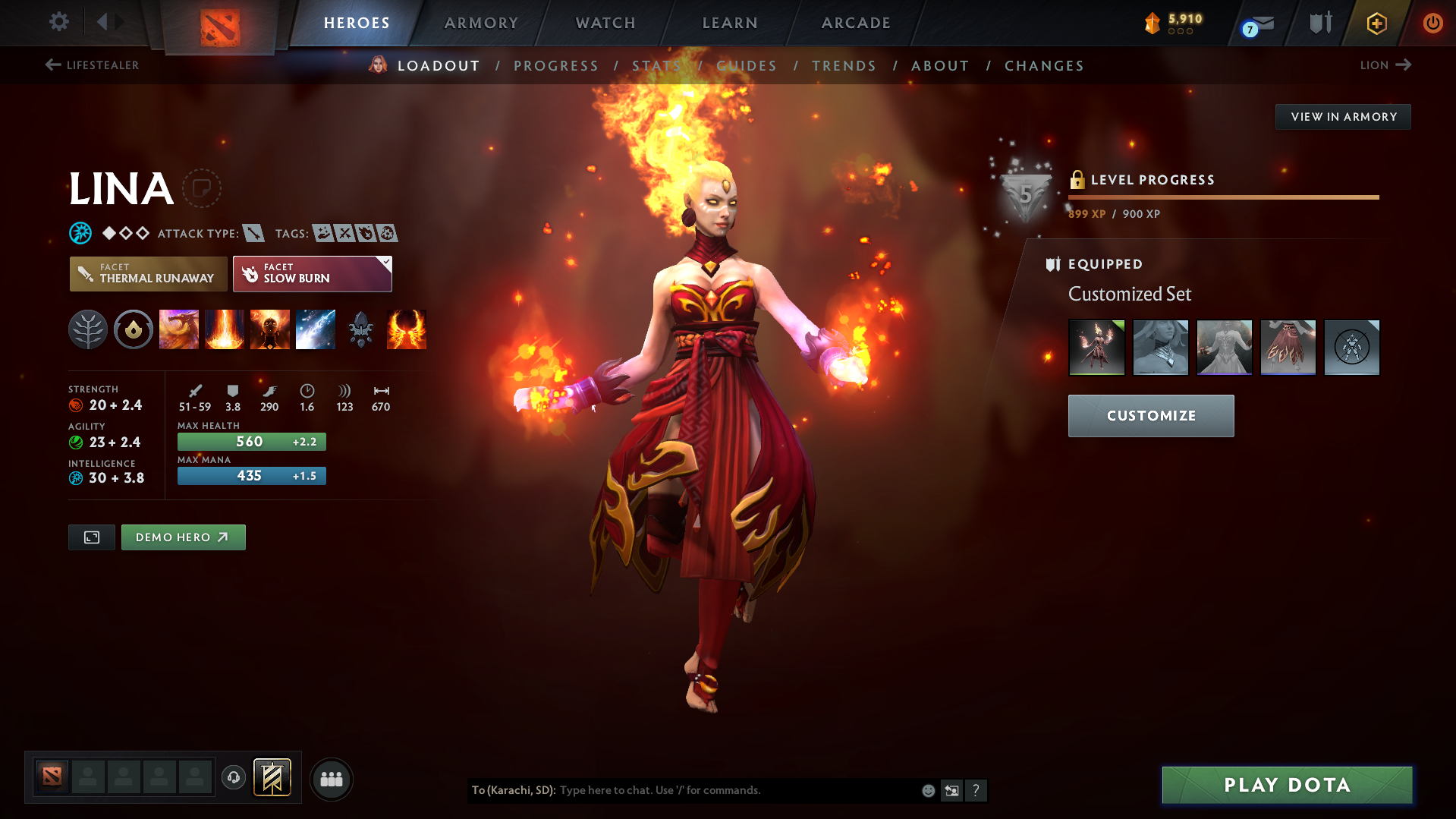Screen dimensions: 1456x819
Task: Open the friends list icon
Action: (332, 779)
